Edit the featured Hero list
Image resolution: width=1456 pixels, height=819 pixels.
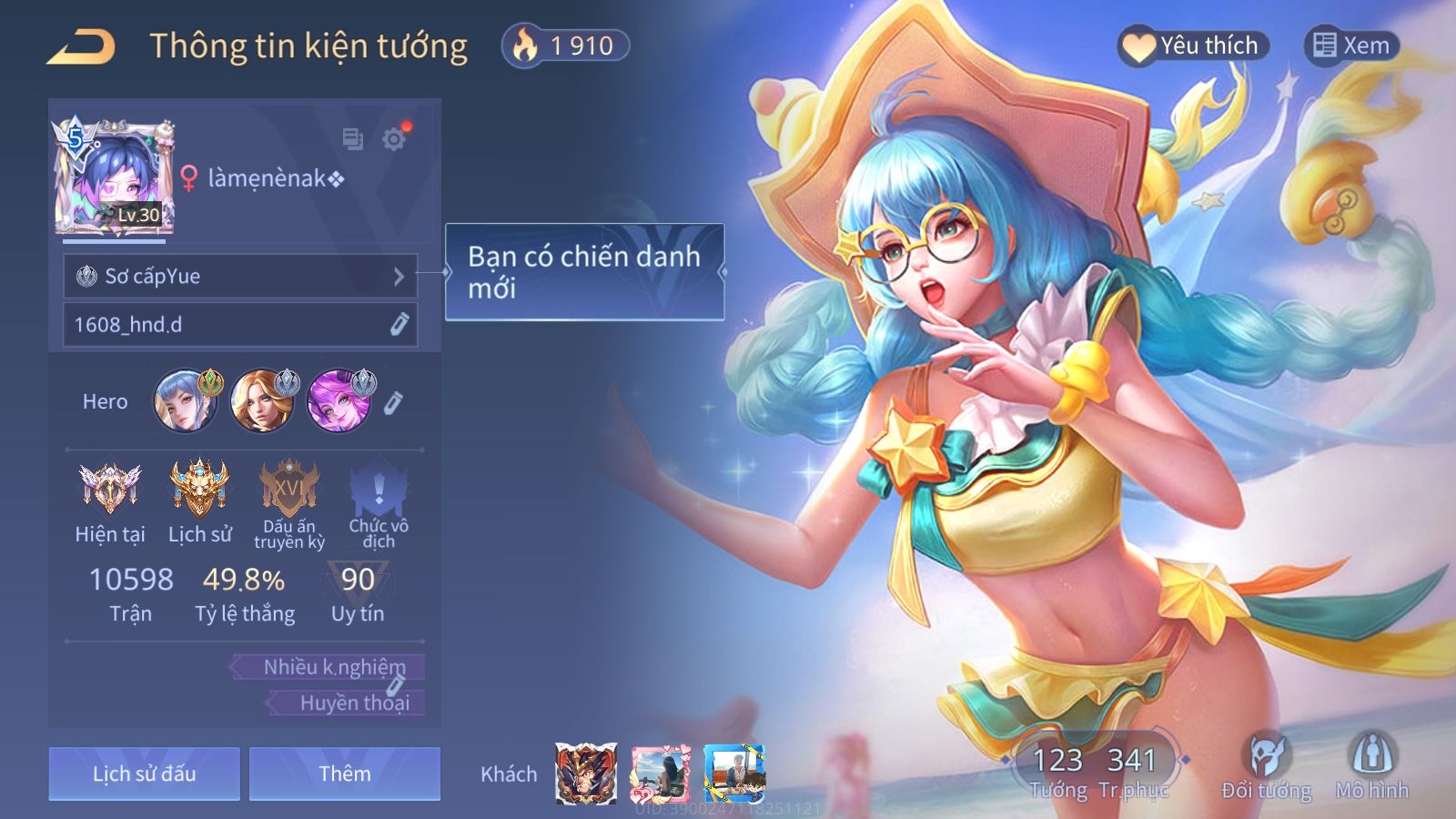click(393, 402)
